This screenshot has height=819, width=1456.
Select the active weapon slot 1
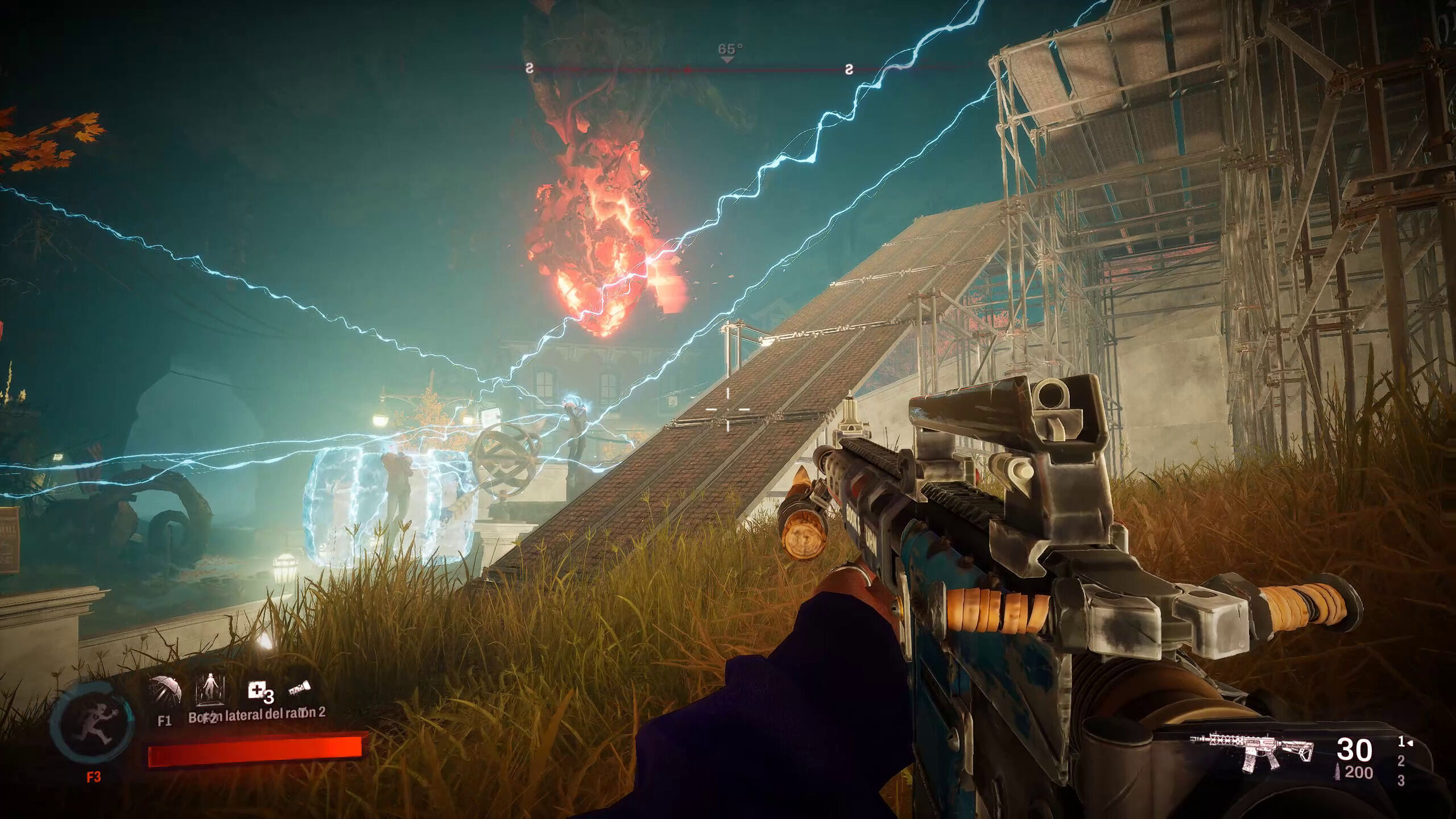pos(1403,742)
